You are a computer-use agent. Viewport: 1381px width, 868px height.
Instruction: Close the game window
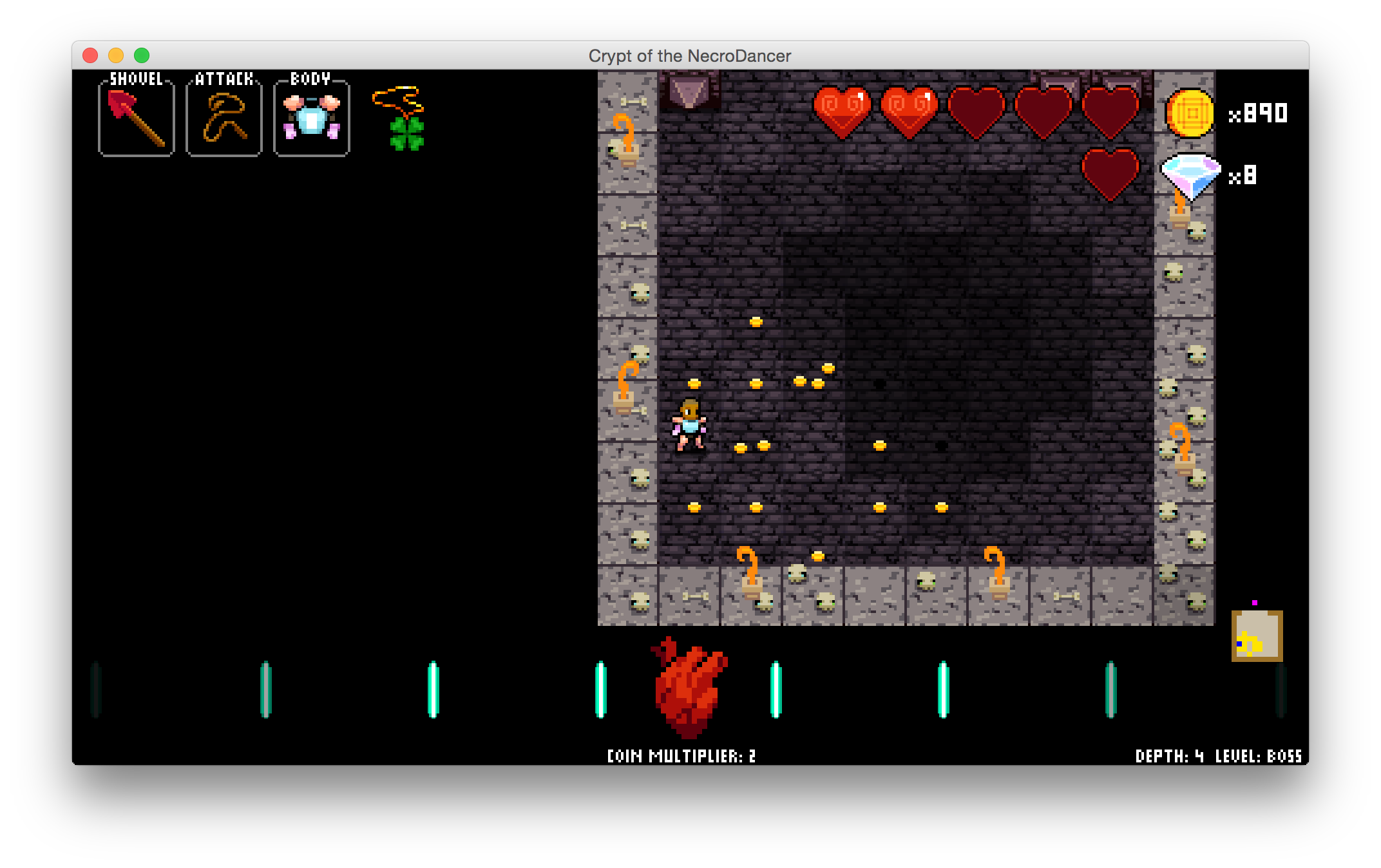(90, 56)
